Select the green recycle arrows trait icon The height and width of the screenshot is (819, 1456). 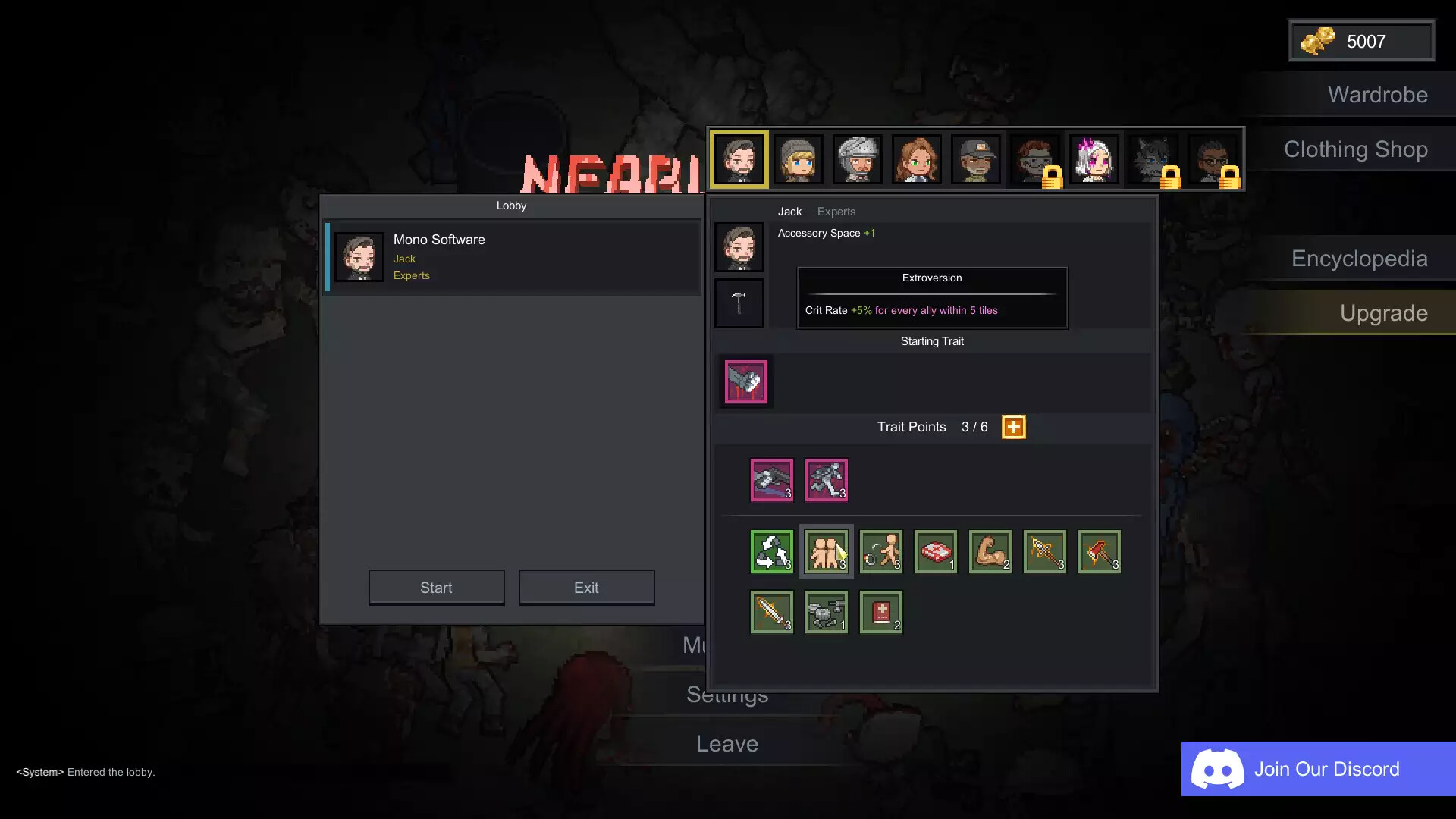[x=771, y=551]
